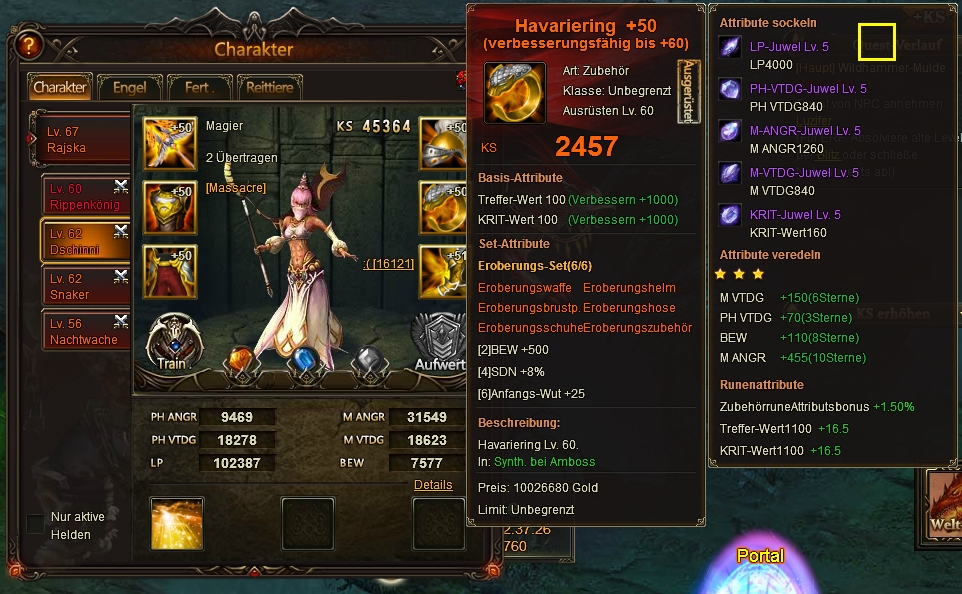Select hero Nachtwache Lv. 56
Viewport: 962px width, 594px height.
click(86, 331)
